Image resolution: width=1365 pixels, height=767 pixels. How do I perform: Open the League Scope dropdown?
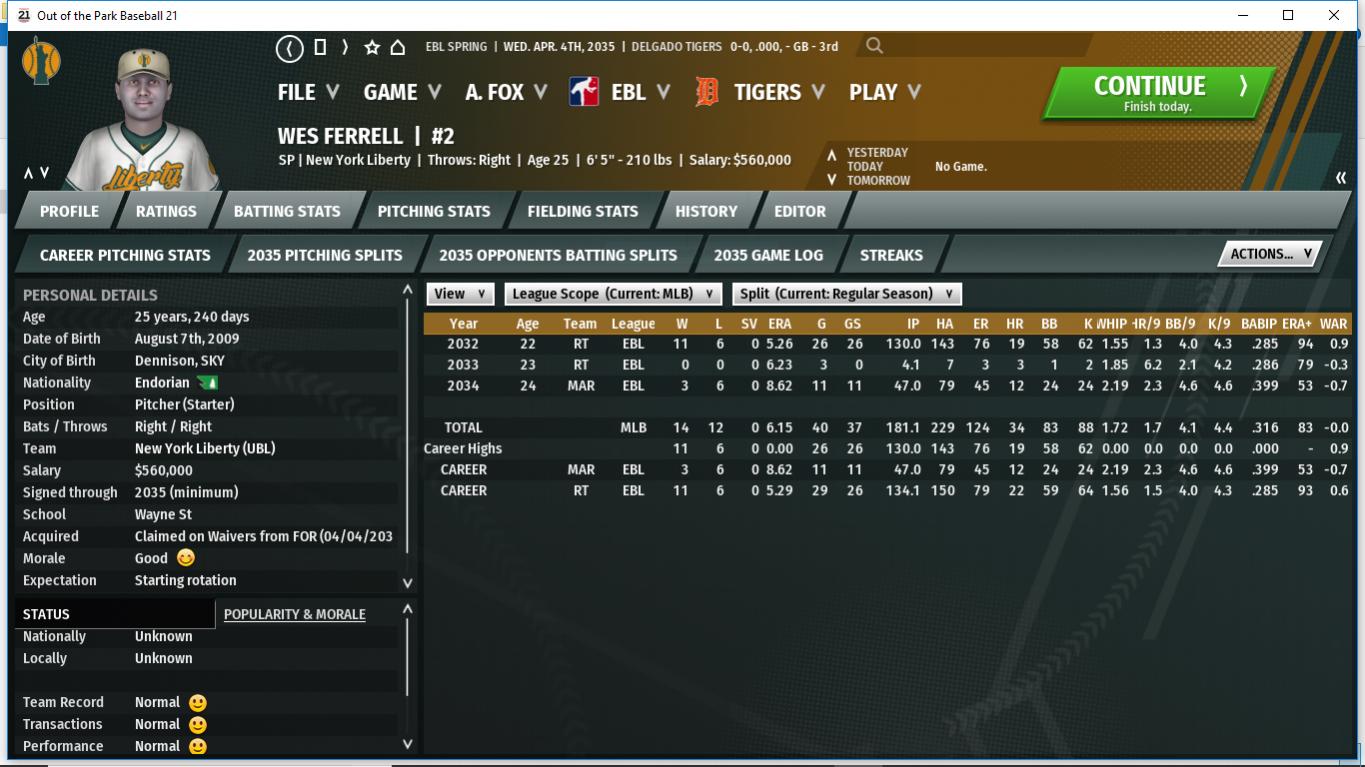613,294
